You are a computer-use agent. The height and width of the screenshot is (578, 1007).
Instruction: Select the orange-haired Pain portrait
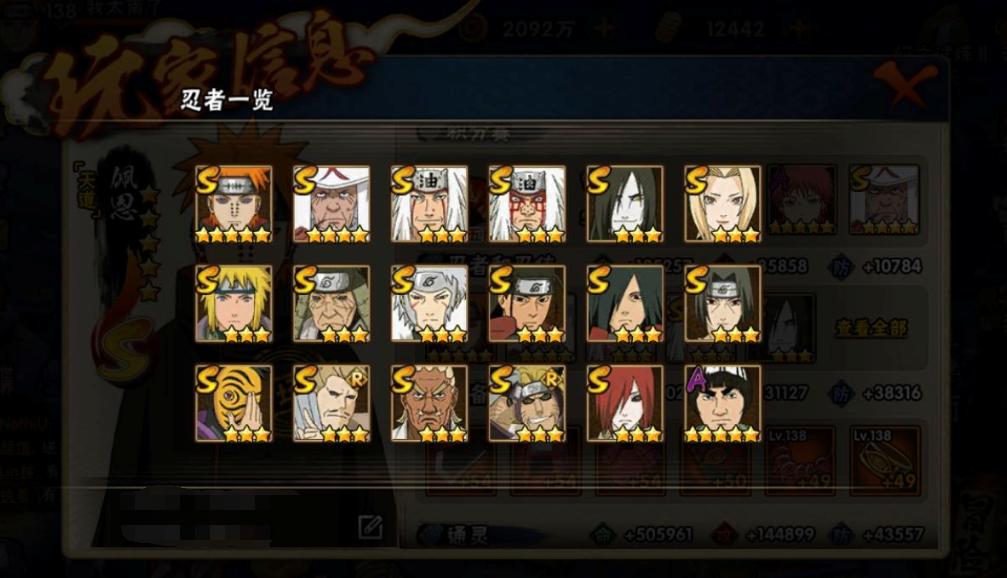(x=233, y=203)
